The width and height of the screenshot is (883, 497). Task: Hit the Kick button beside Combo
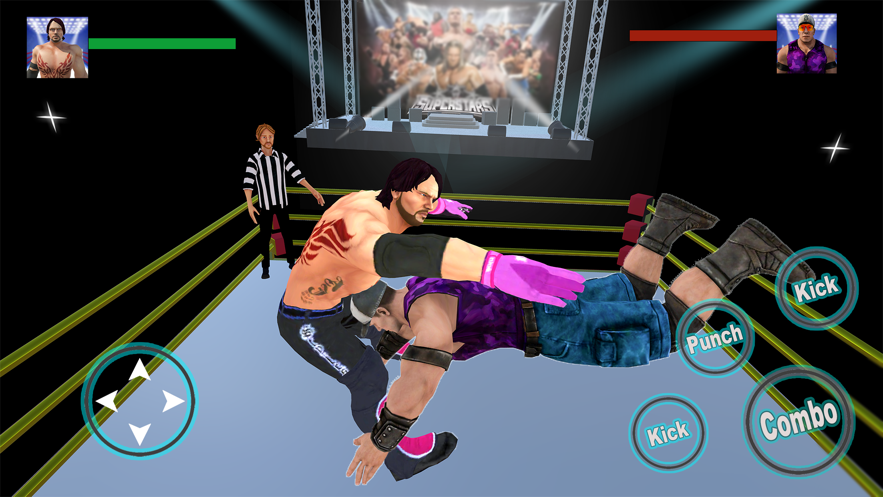pos(668,433)
